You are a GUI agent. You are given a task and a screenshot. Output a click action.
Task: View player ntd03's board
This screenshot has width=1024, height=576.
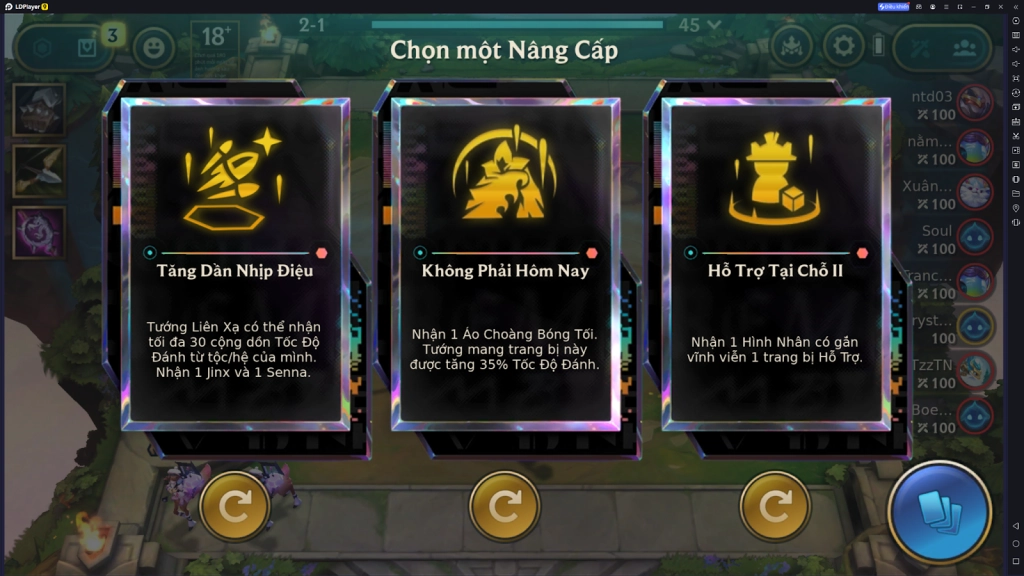tap(975, 104)
